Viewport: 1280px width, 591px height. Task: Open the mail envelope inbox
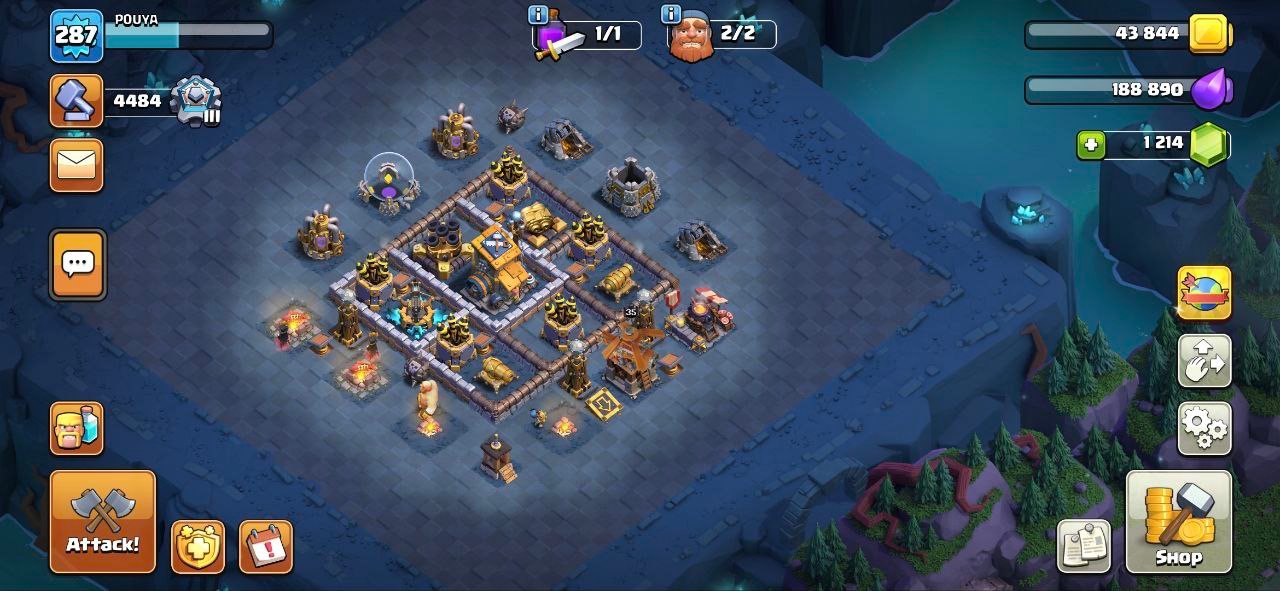(76, 164)
